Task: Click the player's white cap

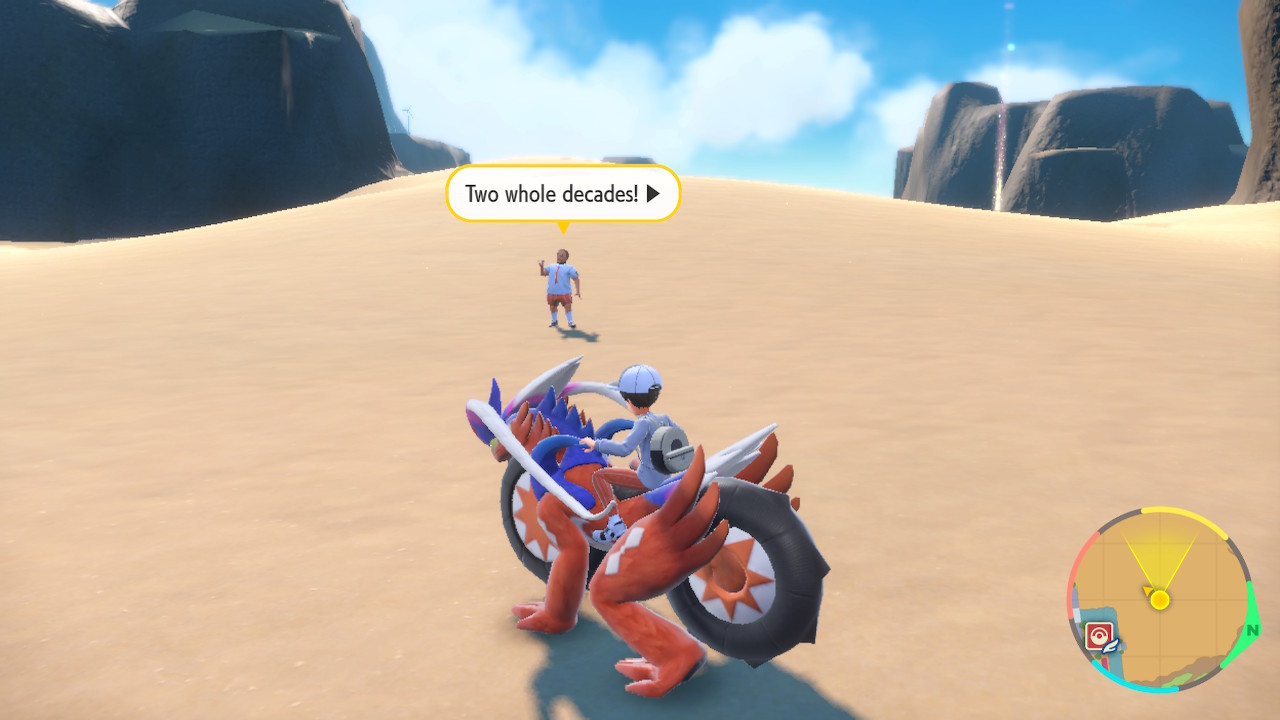Action: click(x=638, y=380)
